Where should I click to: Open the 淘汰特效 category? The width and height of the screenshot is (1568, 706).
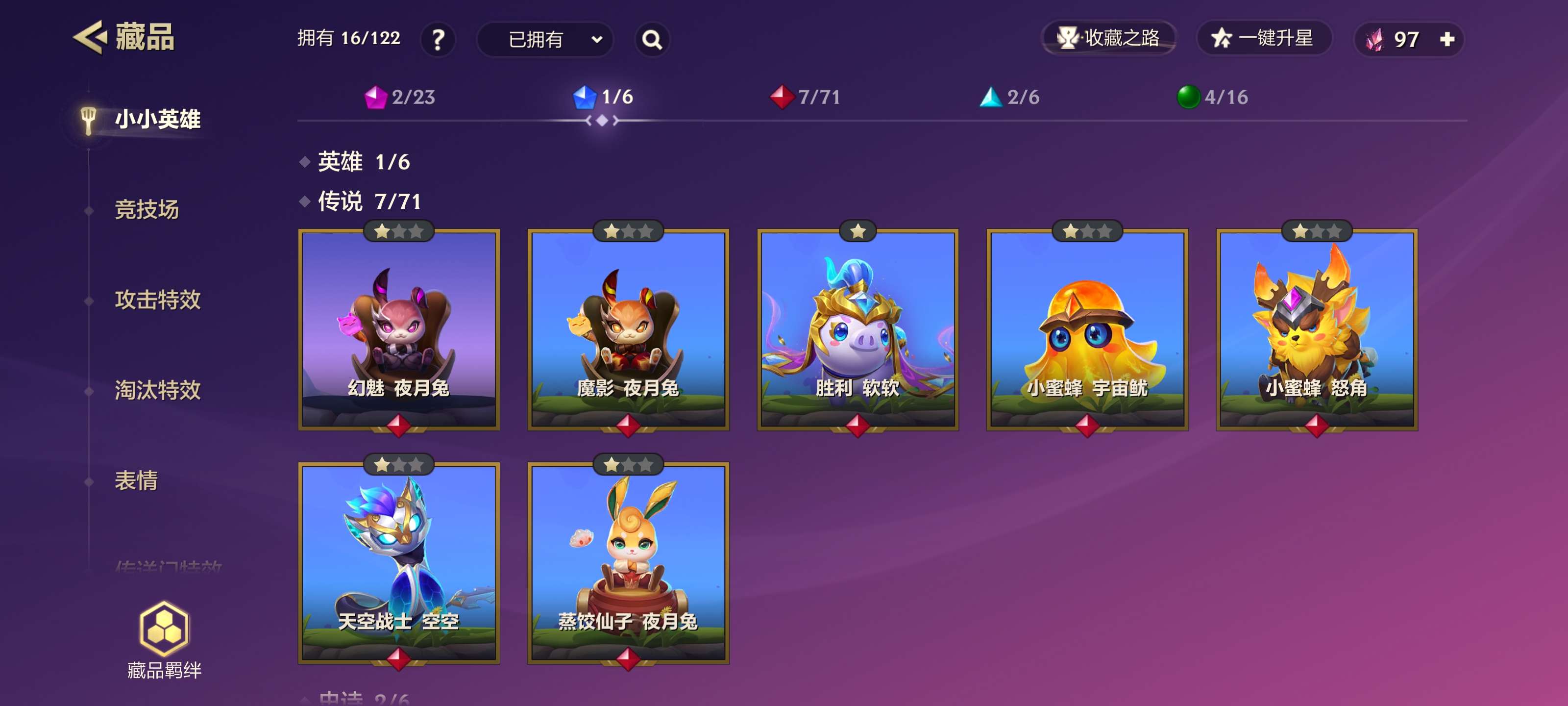(158, 390)
